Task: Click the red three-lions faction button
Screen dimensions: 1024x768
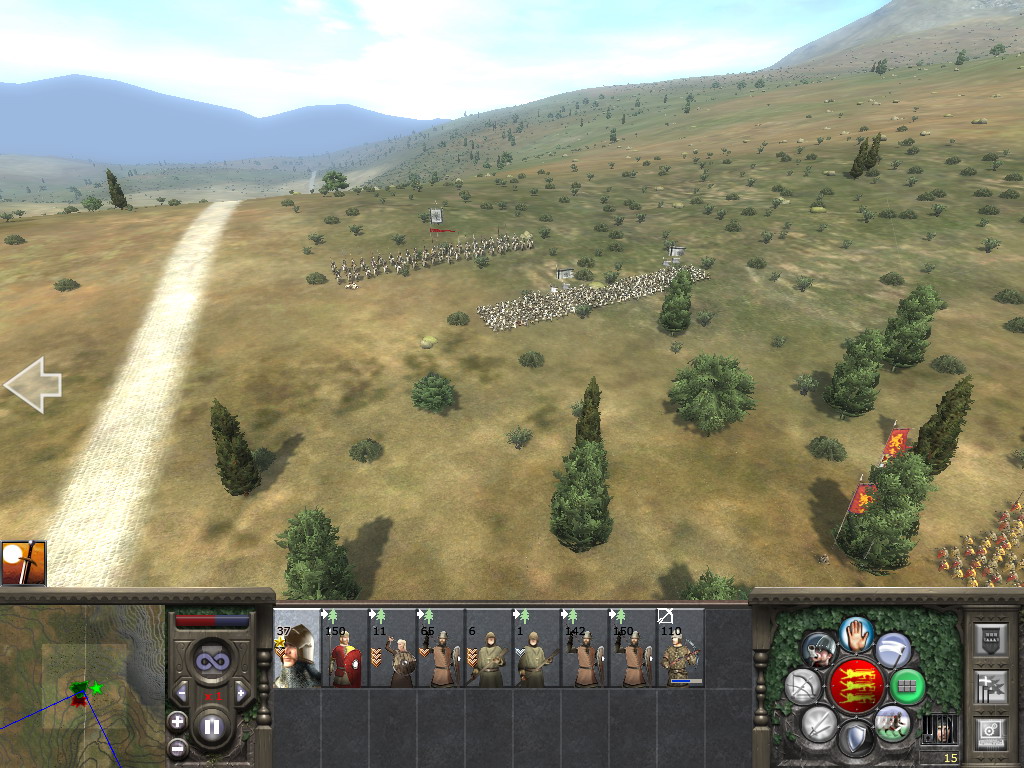Action: 856,686
